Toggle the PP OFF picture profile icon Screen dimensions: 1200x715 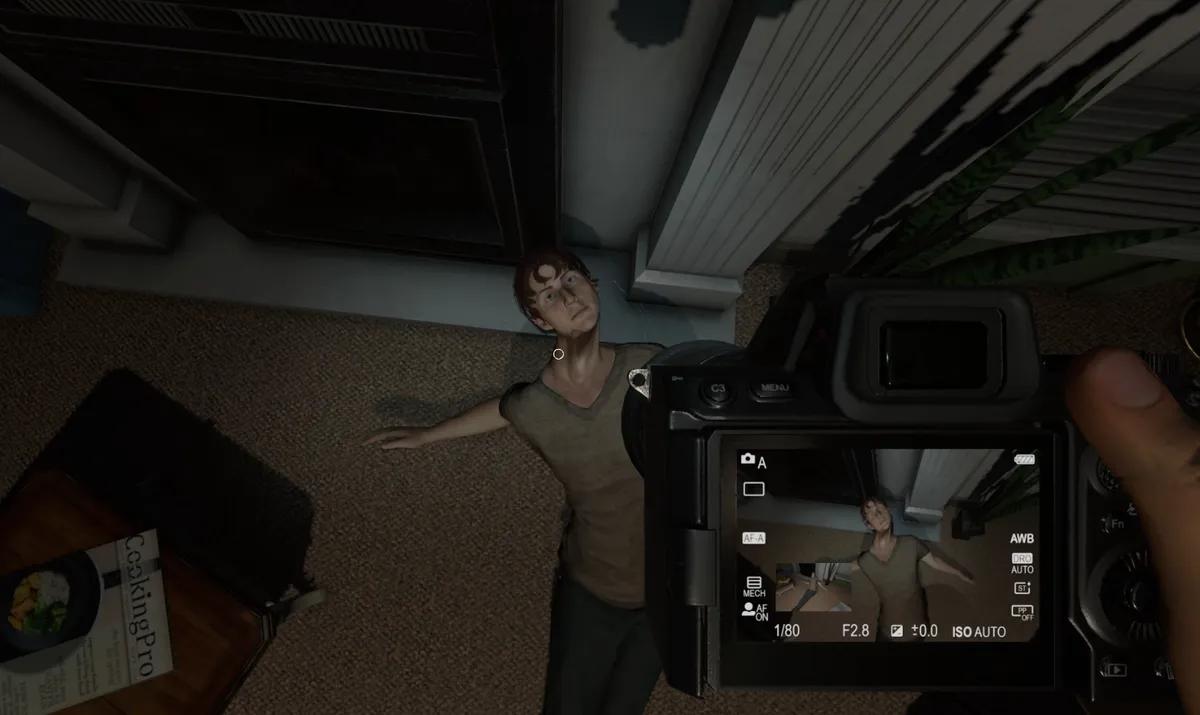click(1021, 612)
